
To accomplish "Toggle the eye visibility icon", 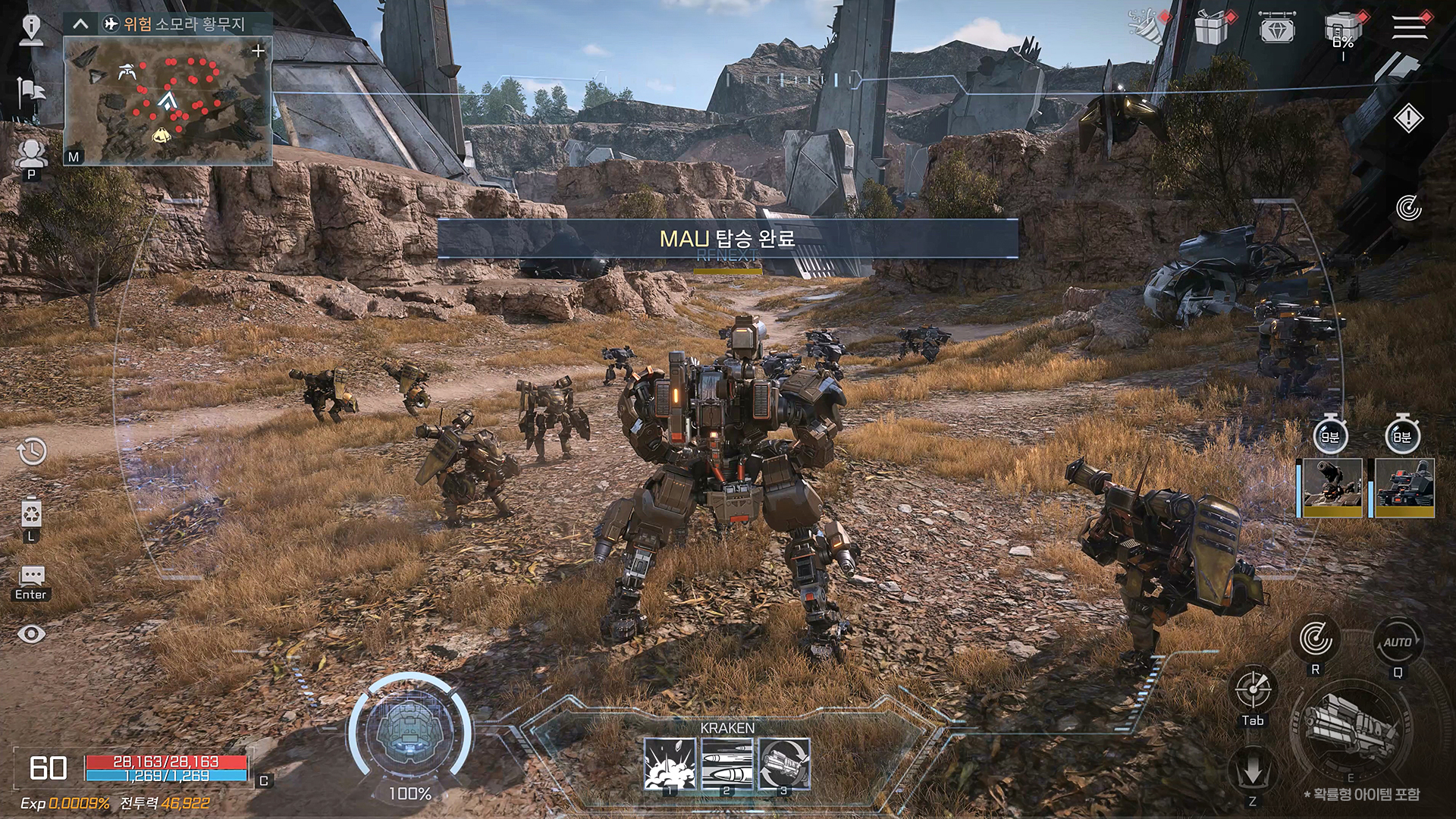I will click(x=31, y=634).
